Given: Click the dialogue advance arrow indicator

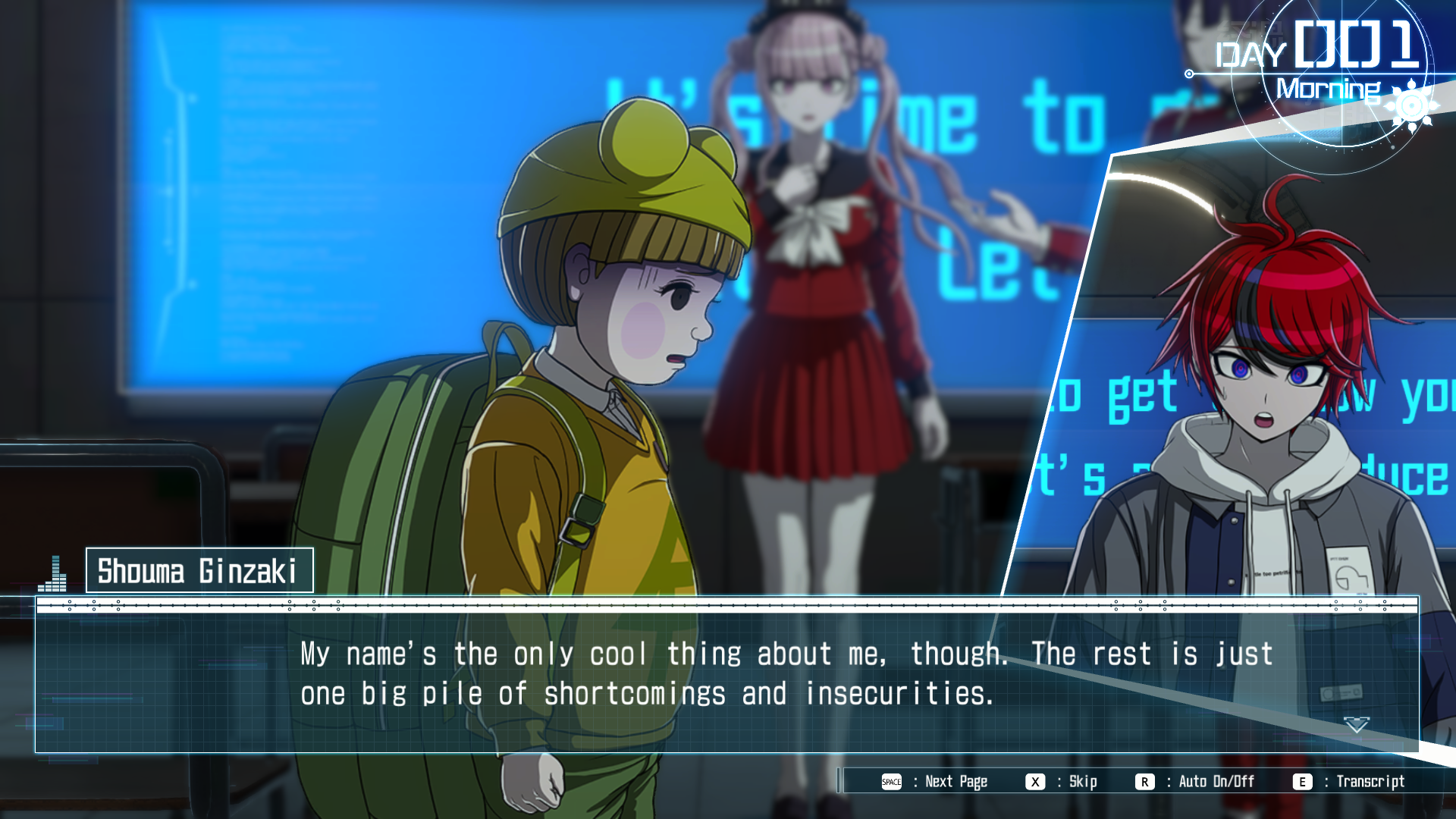Looking at the screenshot, I should tap(1356, 725).
